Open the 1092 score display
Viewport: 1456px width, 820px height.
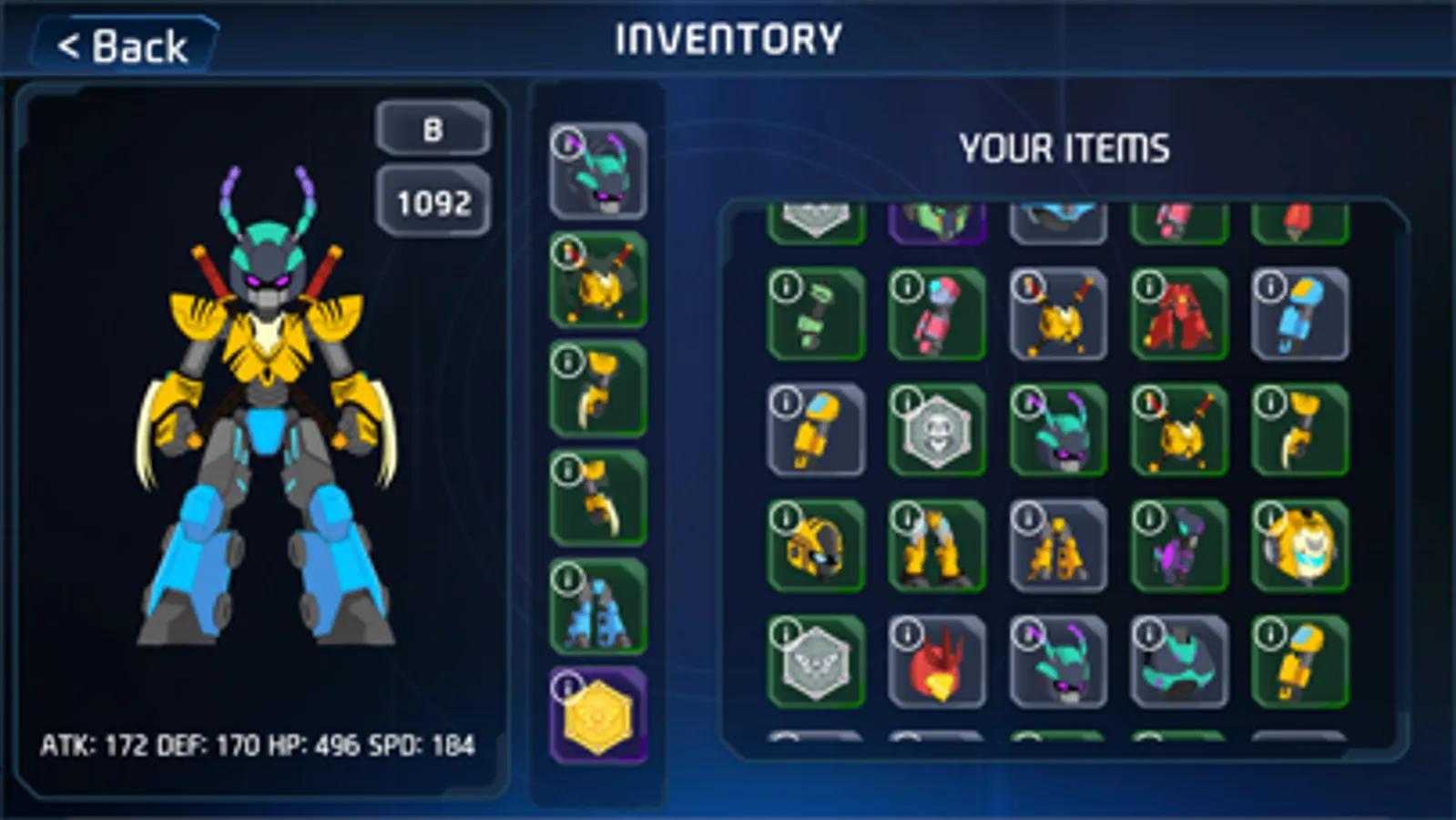point(433,202)
